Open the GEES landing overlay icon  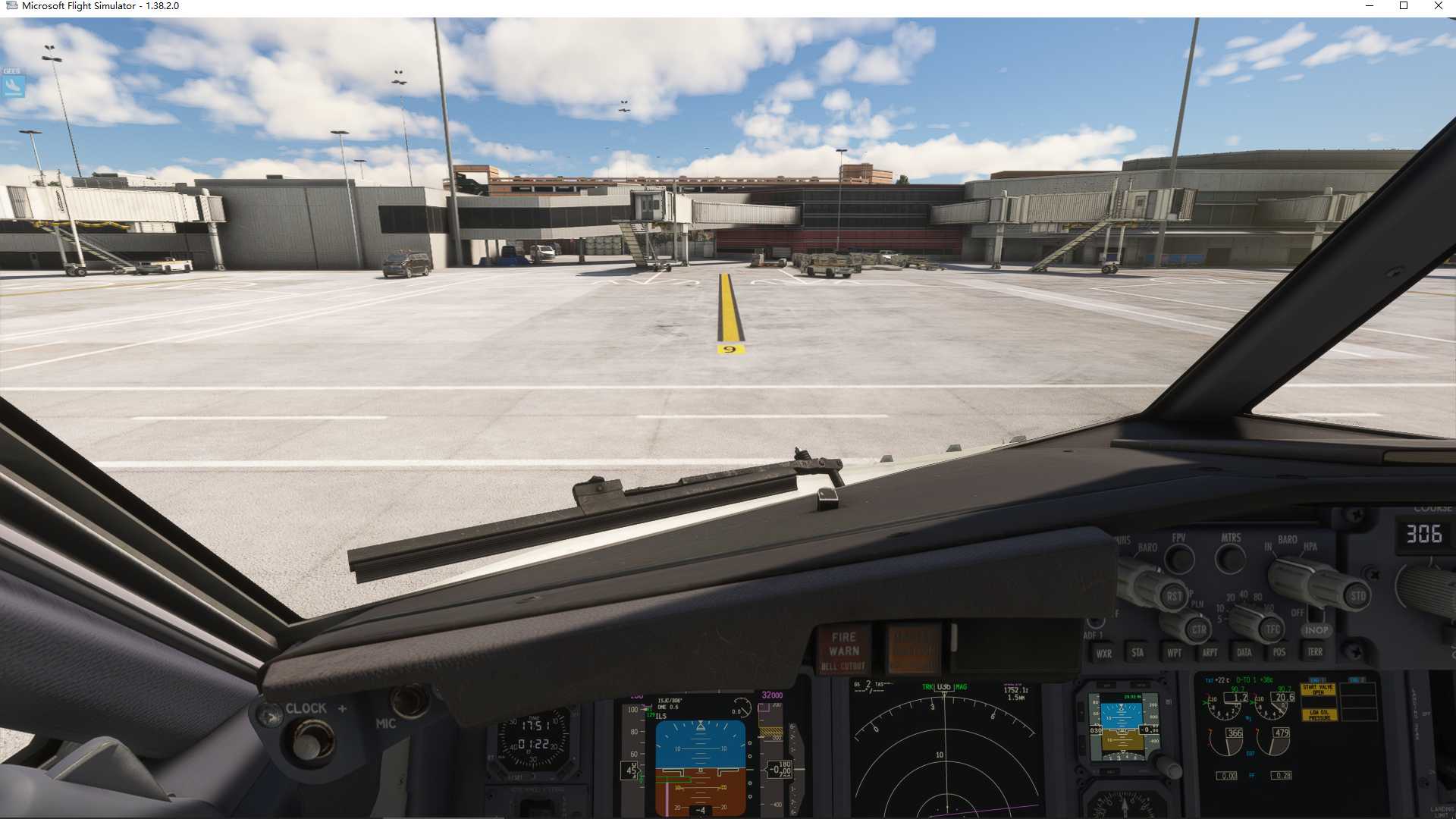point(14,83)
